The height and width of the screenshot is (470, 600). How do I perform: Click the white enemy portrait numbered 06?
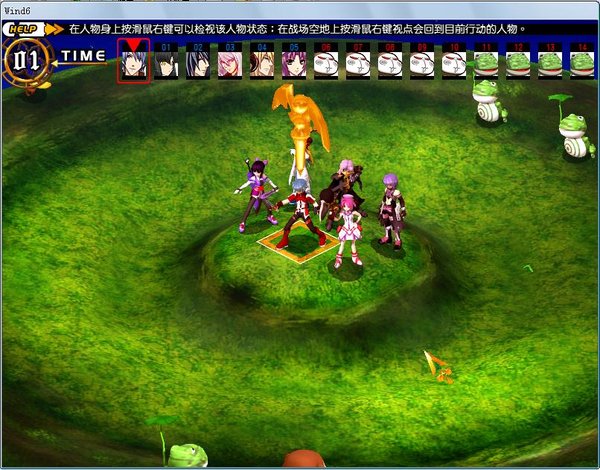tap(326, 64)
